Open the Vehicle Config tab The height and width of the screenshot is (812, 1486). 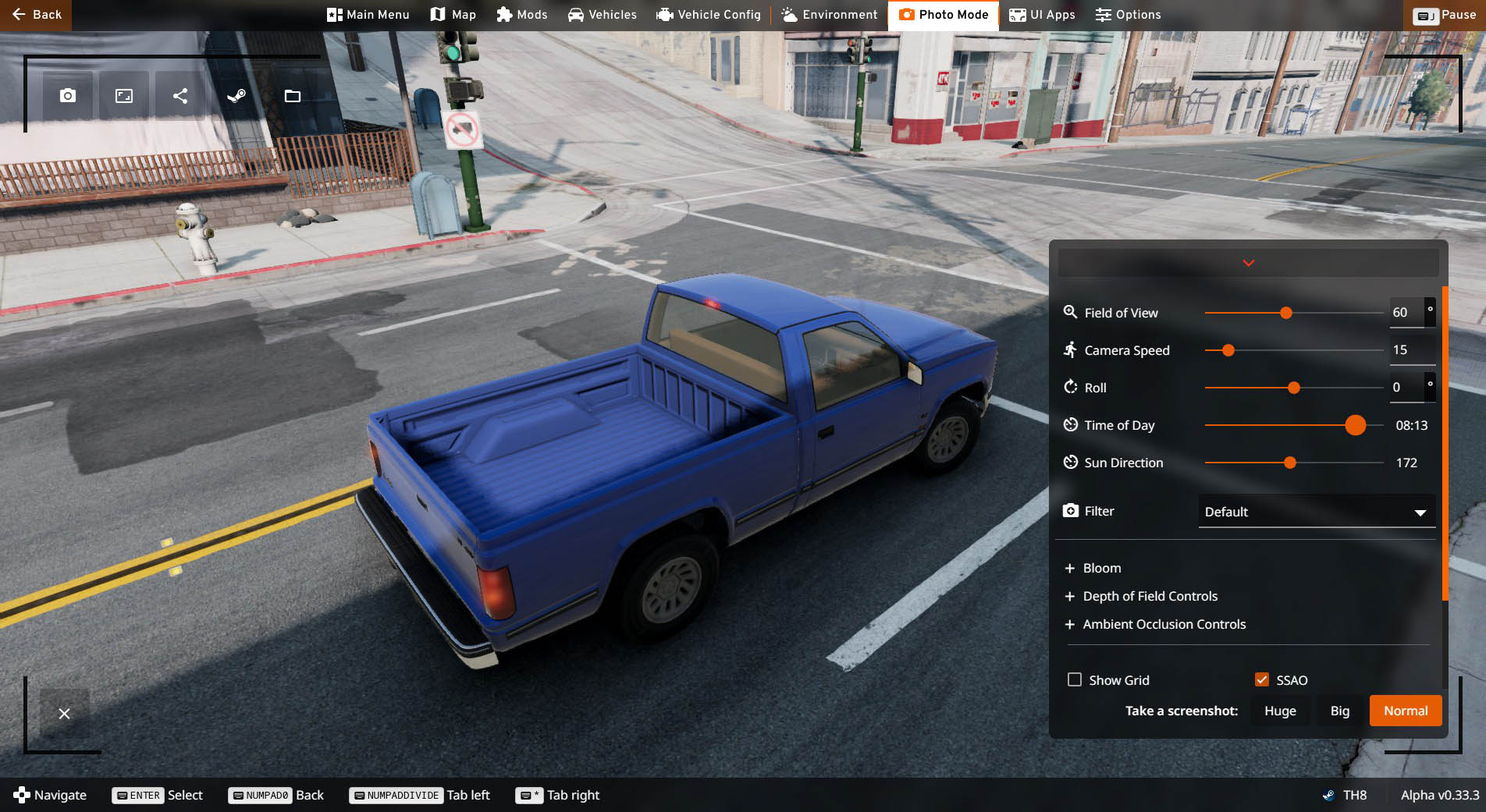click(x=708, y=15)
